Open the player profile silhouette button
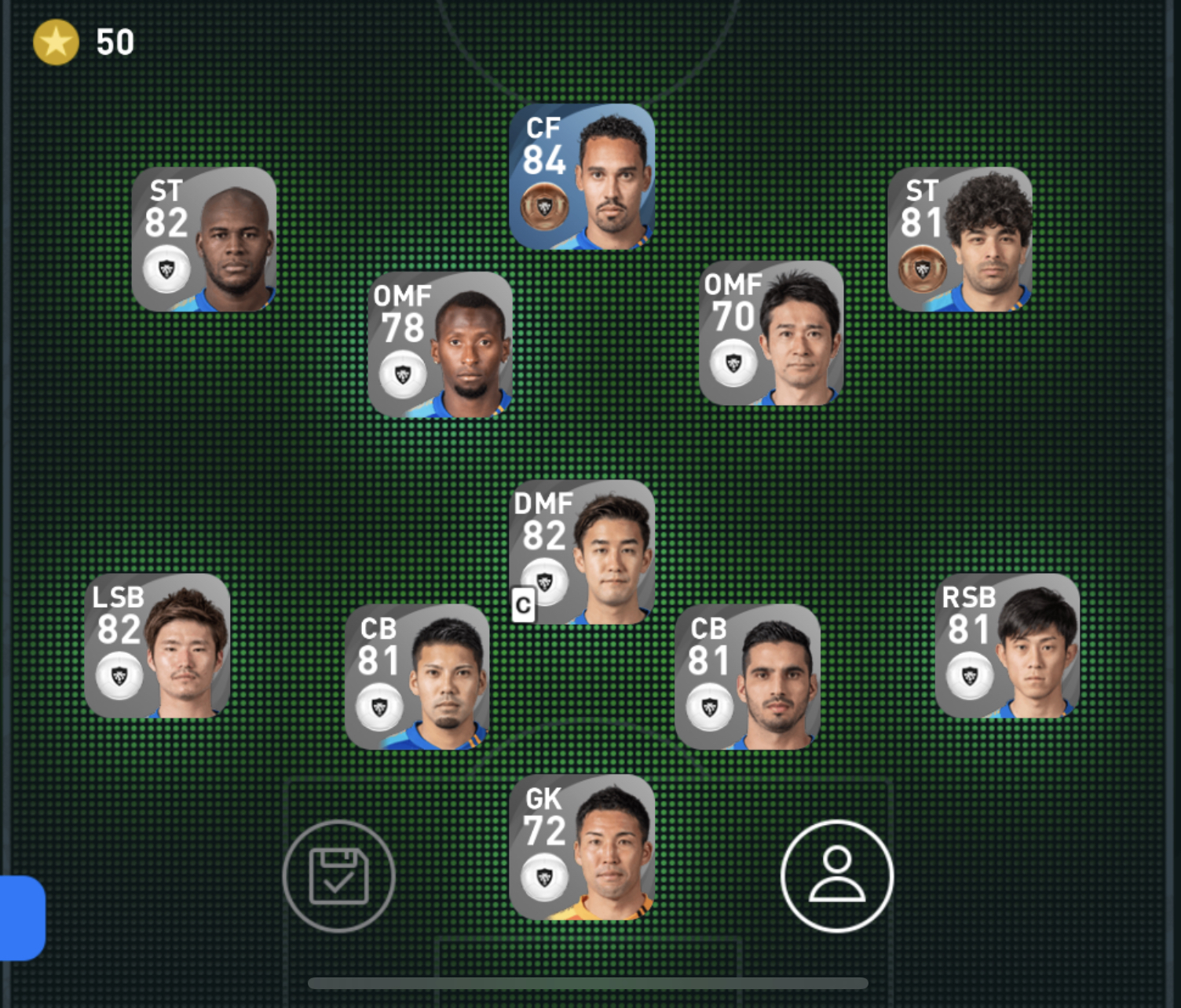1181x1008 pixels. click(837, 875)
